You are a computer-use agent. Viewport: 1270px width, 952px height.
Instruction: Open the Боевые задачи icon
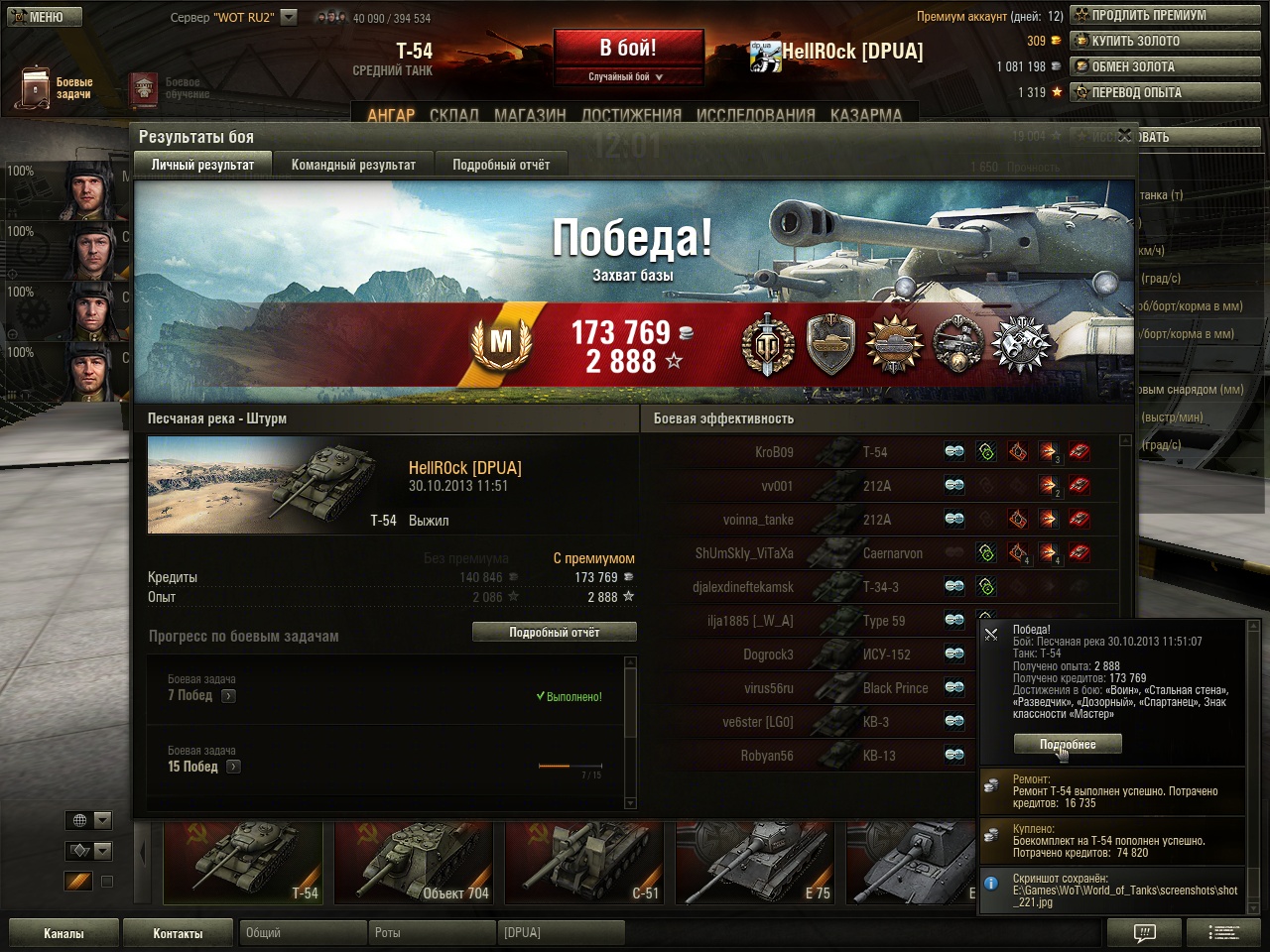[x=36, y=88]
